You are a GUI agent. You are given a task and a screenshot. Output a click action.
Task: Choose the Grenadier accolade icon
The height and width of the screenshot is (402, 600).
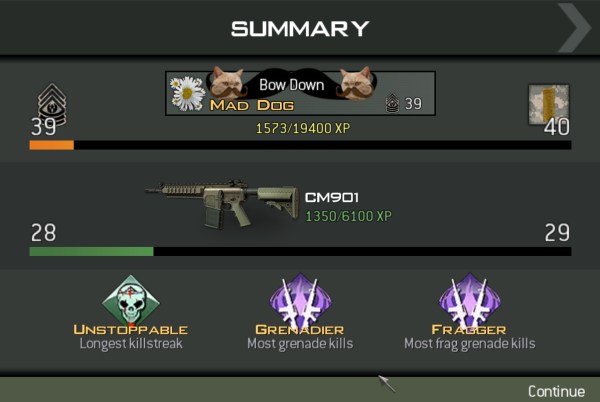pos(299,300)
